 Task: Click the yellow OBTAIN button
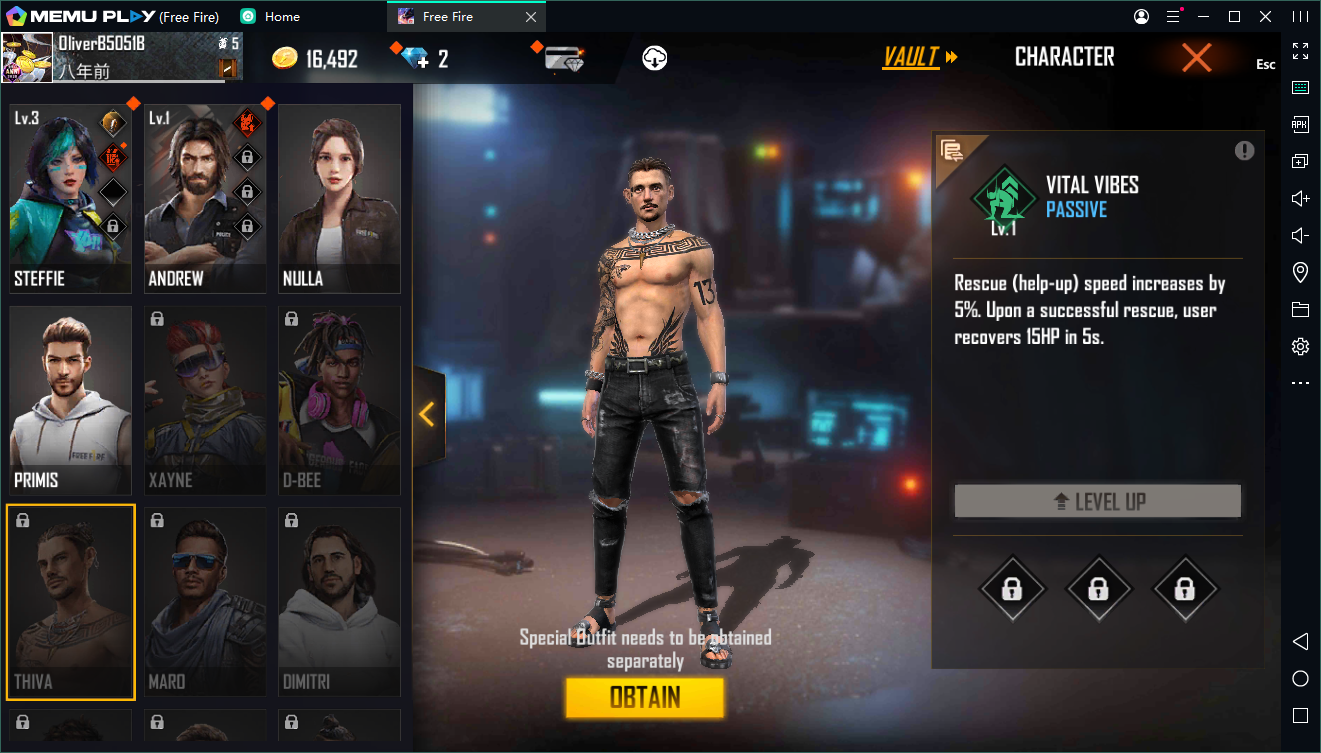[x=644, y=697]
